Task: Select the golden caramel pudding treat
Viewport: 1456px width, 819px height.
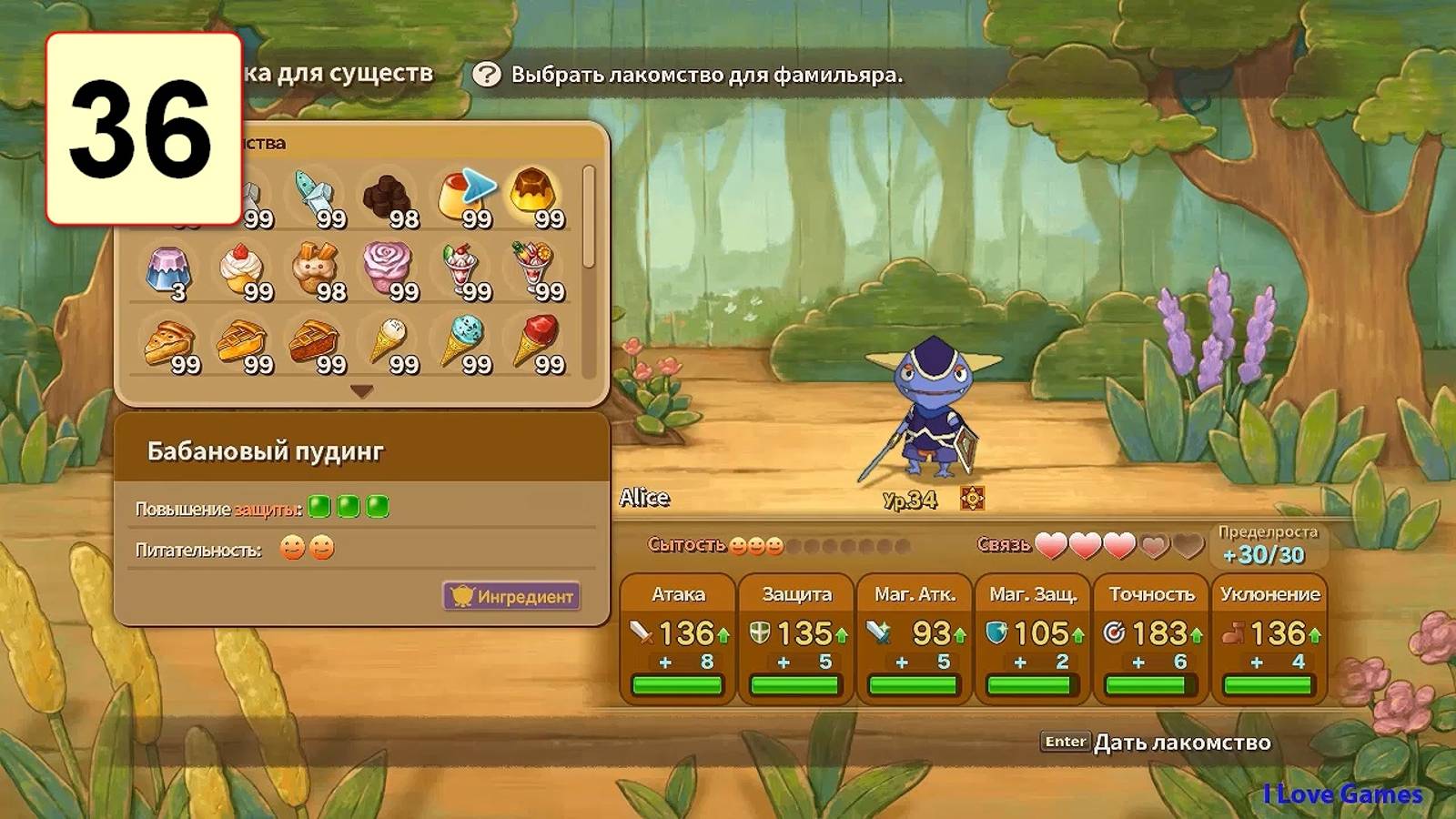Action: (x=533, y=195)
